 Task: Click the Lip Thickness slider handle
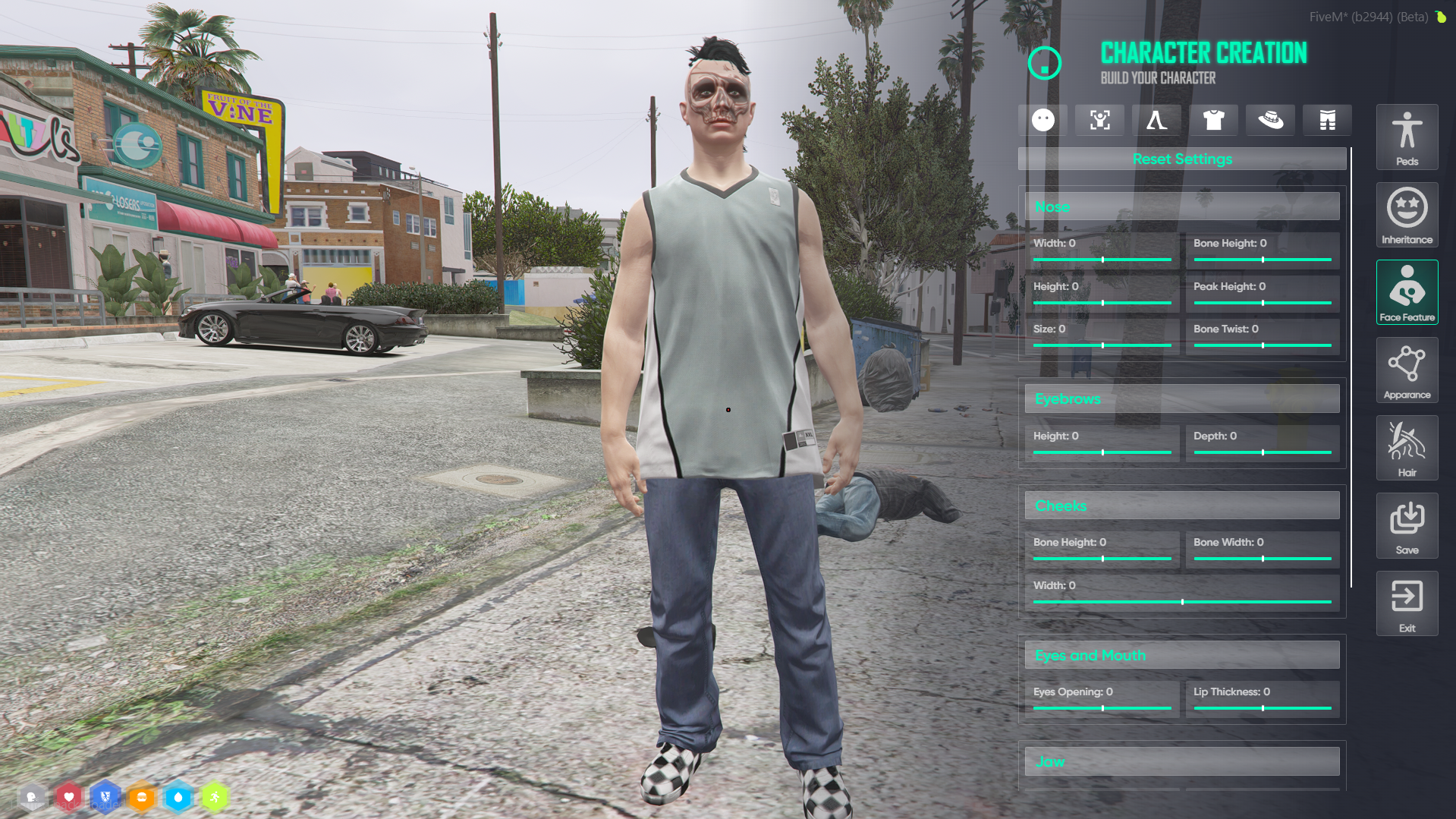coord(1262,709)
